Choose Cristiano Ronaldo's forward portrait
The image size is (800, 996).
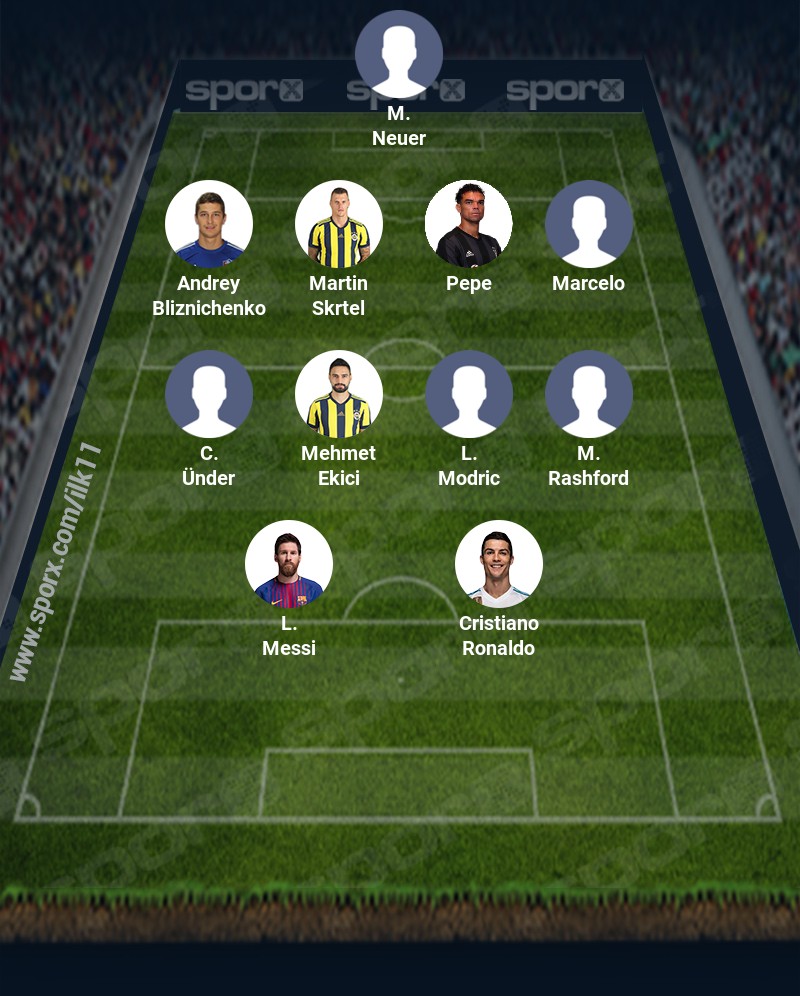tap(499, 564)
